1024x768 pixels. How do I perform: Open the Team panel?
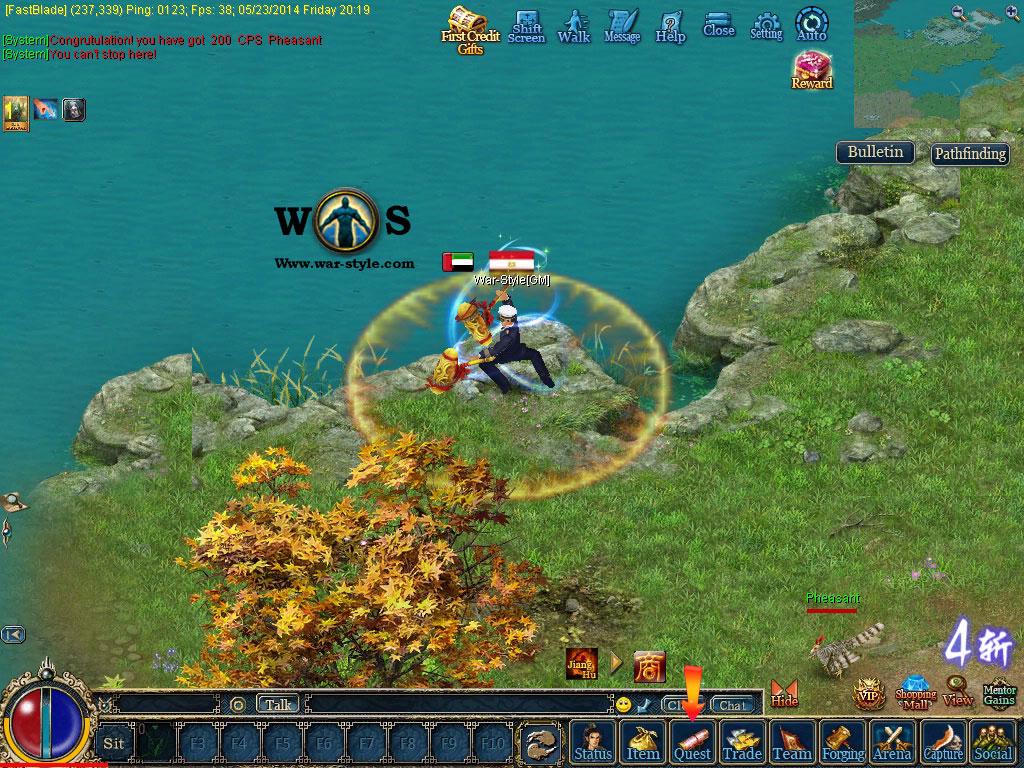click(792, 742)
